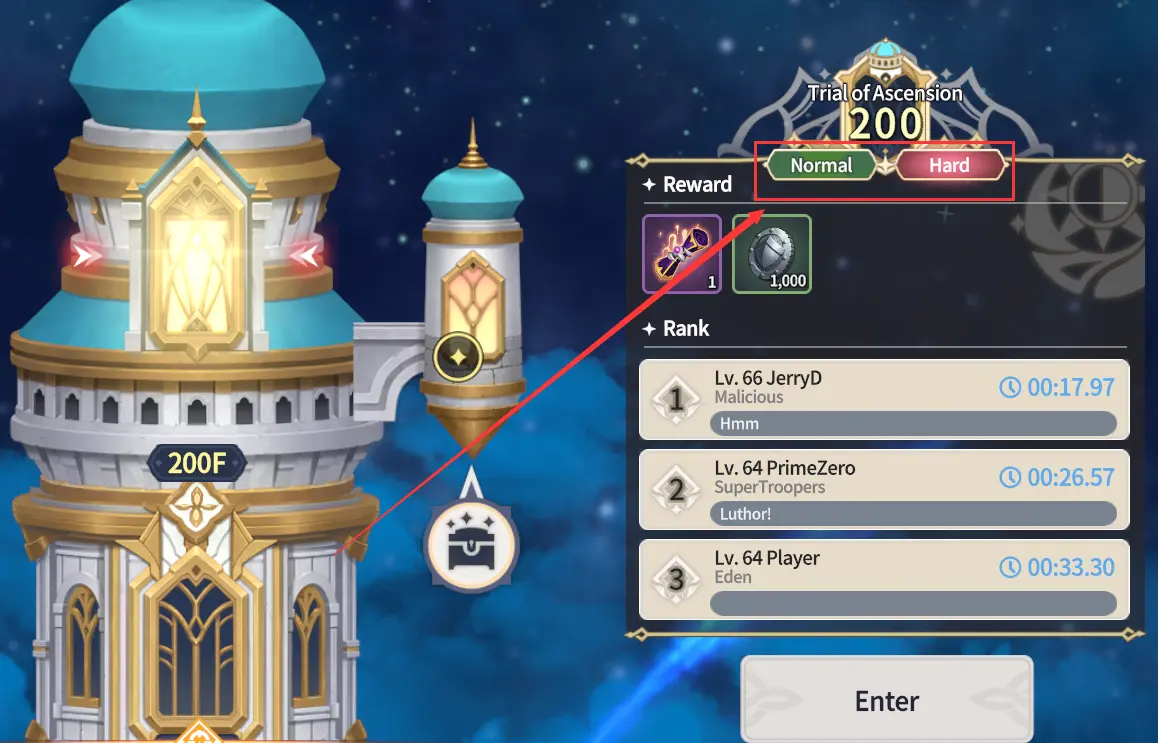Tap the gold star badge on side tower

(458, 356)
